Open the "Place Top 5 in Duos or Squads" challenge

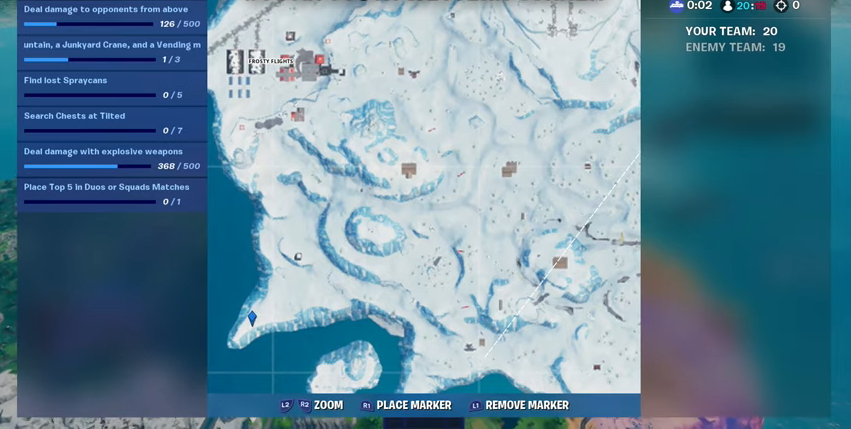point(111,194)
